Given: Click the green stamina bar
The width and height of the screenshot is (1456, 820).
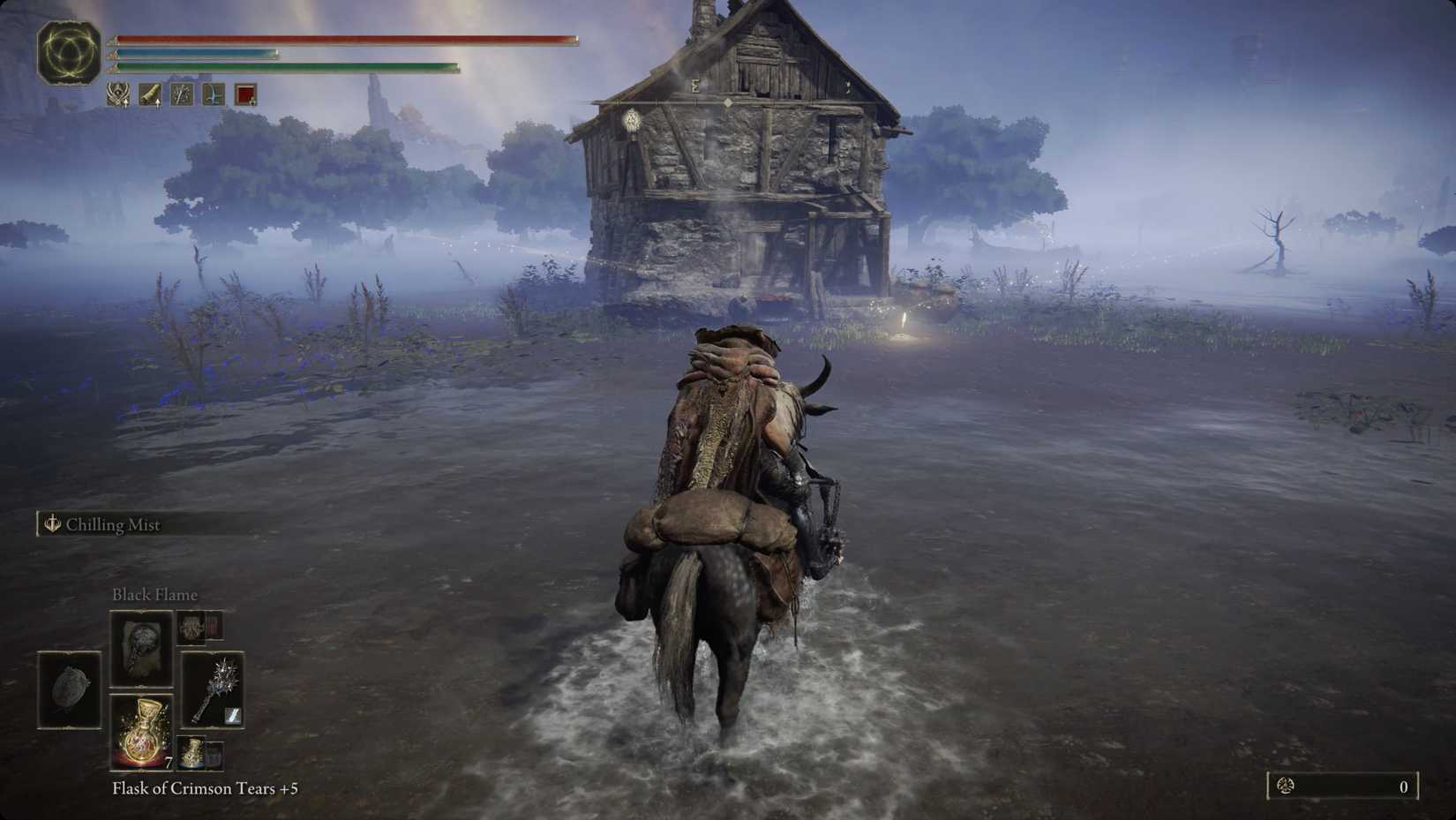Looking at the screenshot, I should [x=282, y=67].
